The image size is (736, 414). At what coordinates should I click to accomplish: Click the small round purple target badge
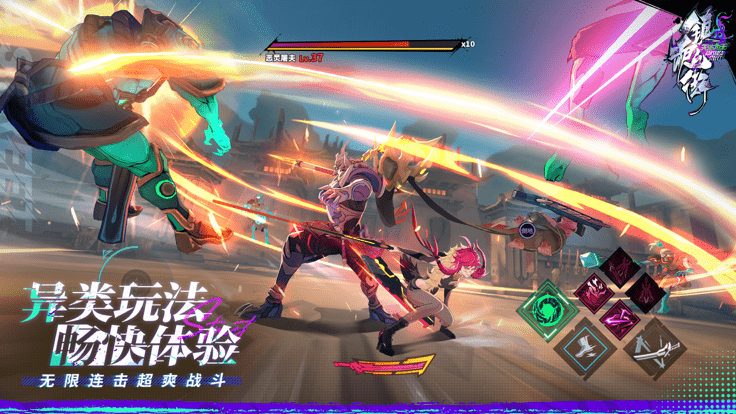(x=526, y=230)
